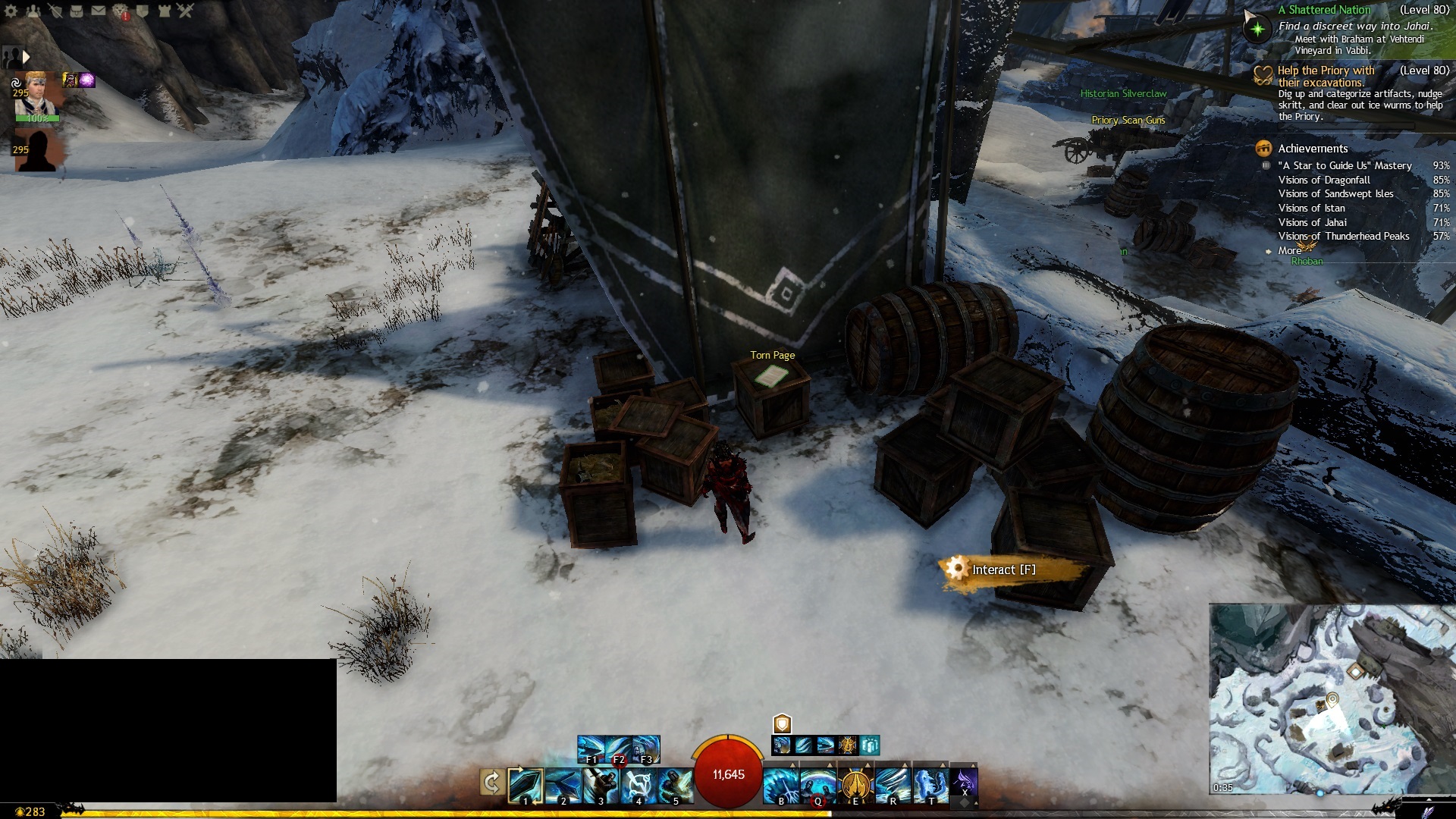Open the inventory bag icon

coord(77,11)
